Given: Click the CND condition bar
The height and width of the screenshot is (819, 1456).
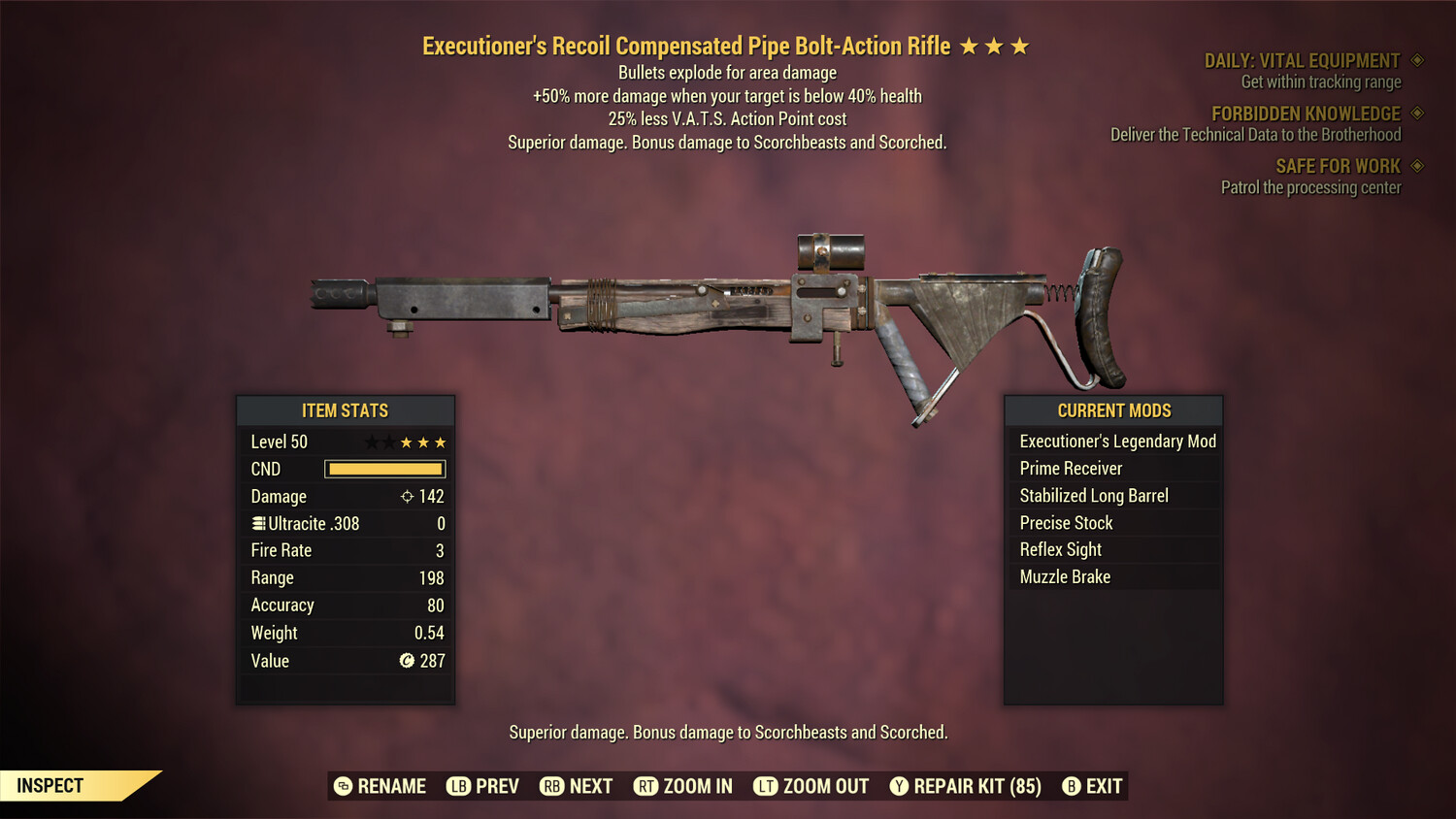Looking at the screenshot, I should (x=384, y=469).
